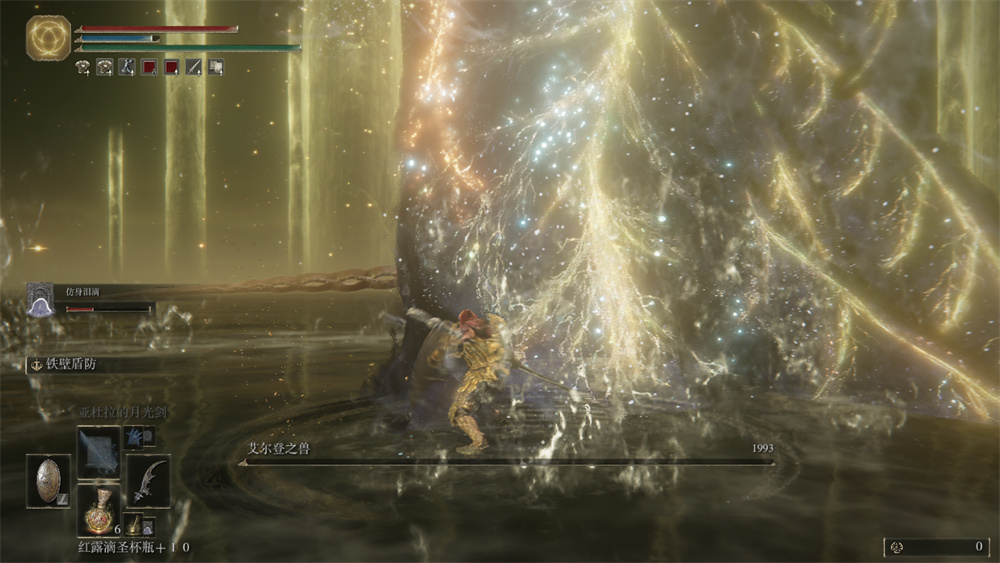1000x563 pixels.
Task: Click the Mimic Tear summon portrait
Action: pyautogui.click(x=40, y=298)
